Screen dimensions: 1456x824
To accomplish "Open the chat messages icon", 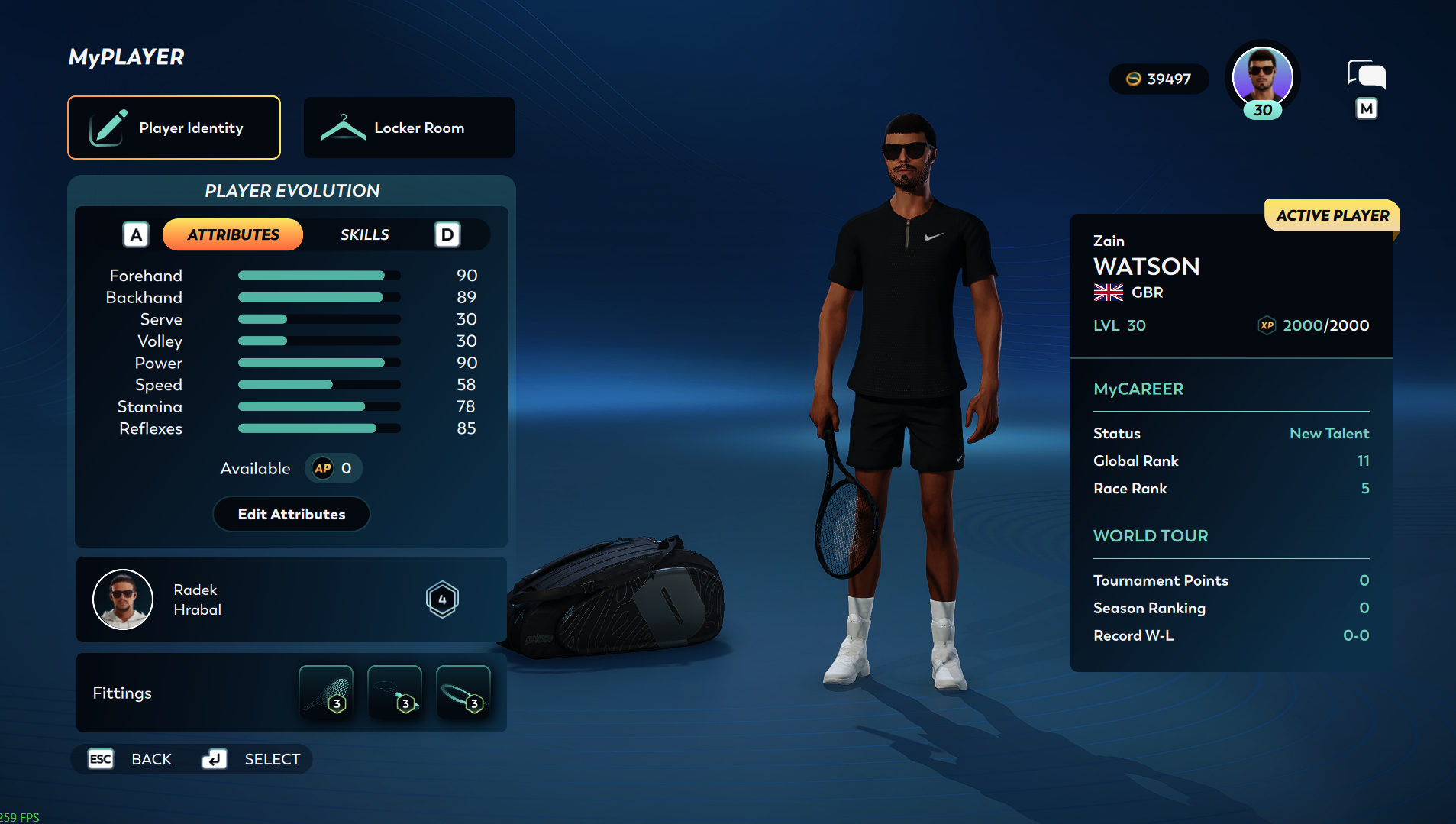I will (x=1366, y=75).
